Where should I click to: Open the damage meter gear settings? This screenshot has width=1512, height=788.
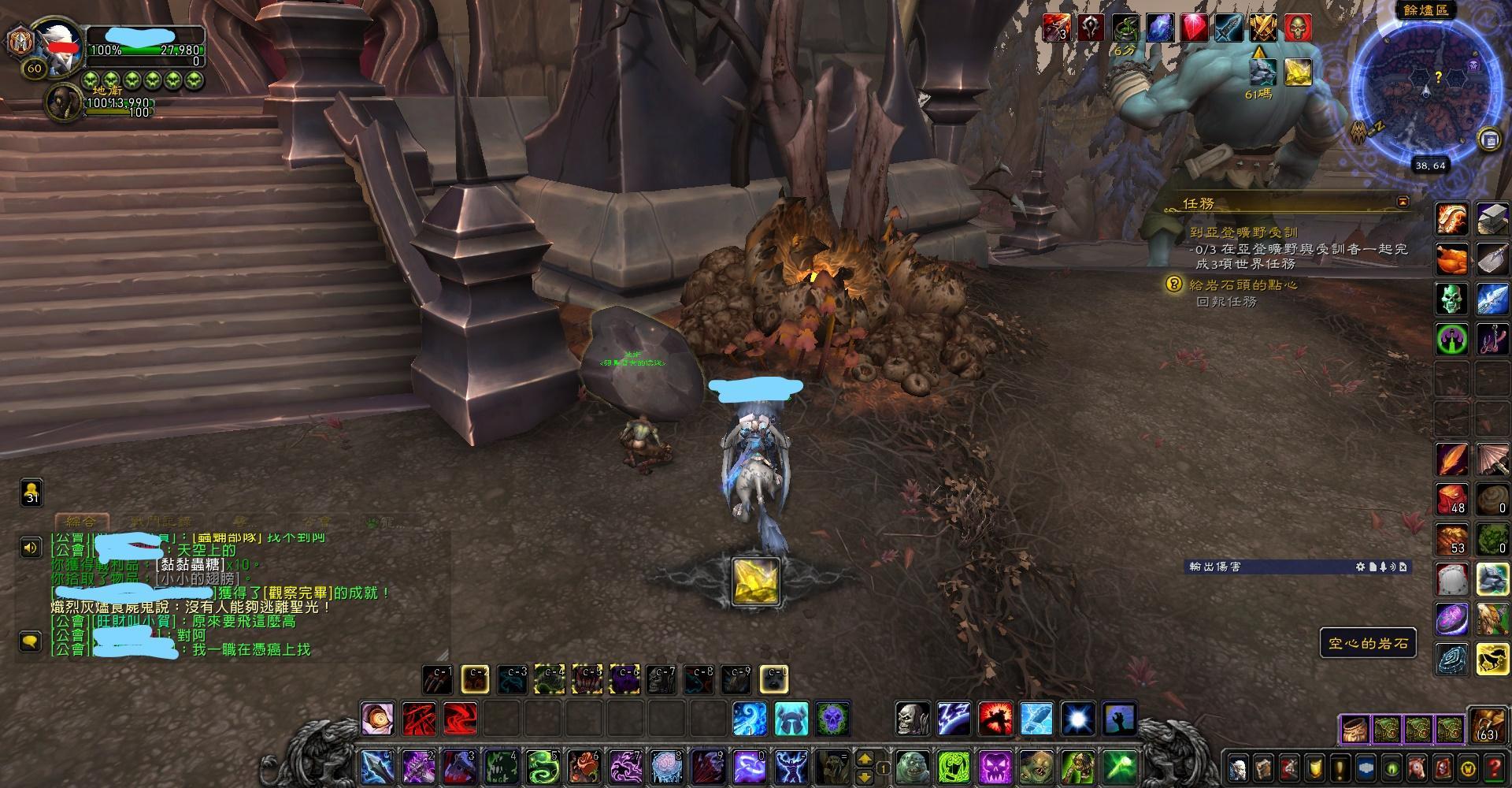tap(1361, 567)
